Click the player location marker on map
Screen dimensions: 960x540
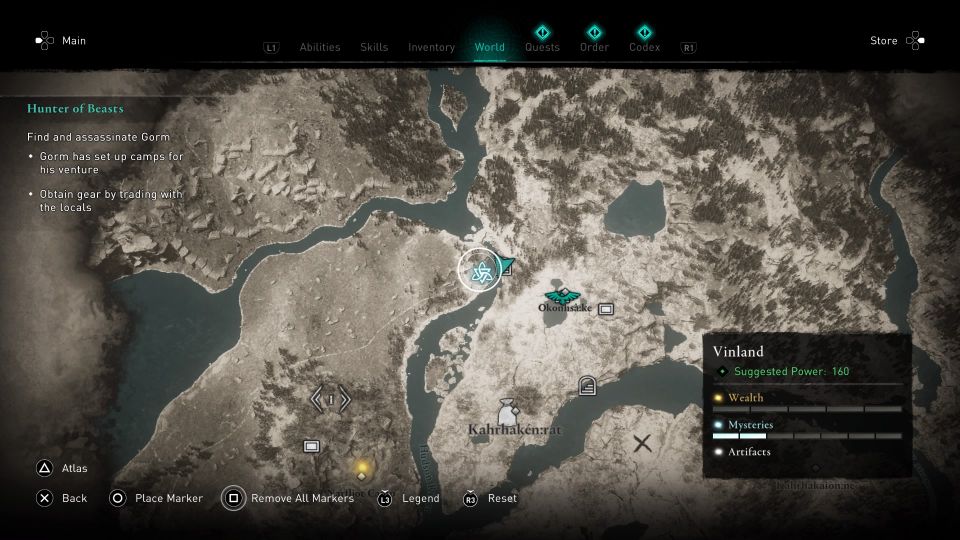[480, 271]
